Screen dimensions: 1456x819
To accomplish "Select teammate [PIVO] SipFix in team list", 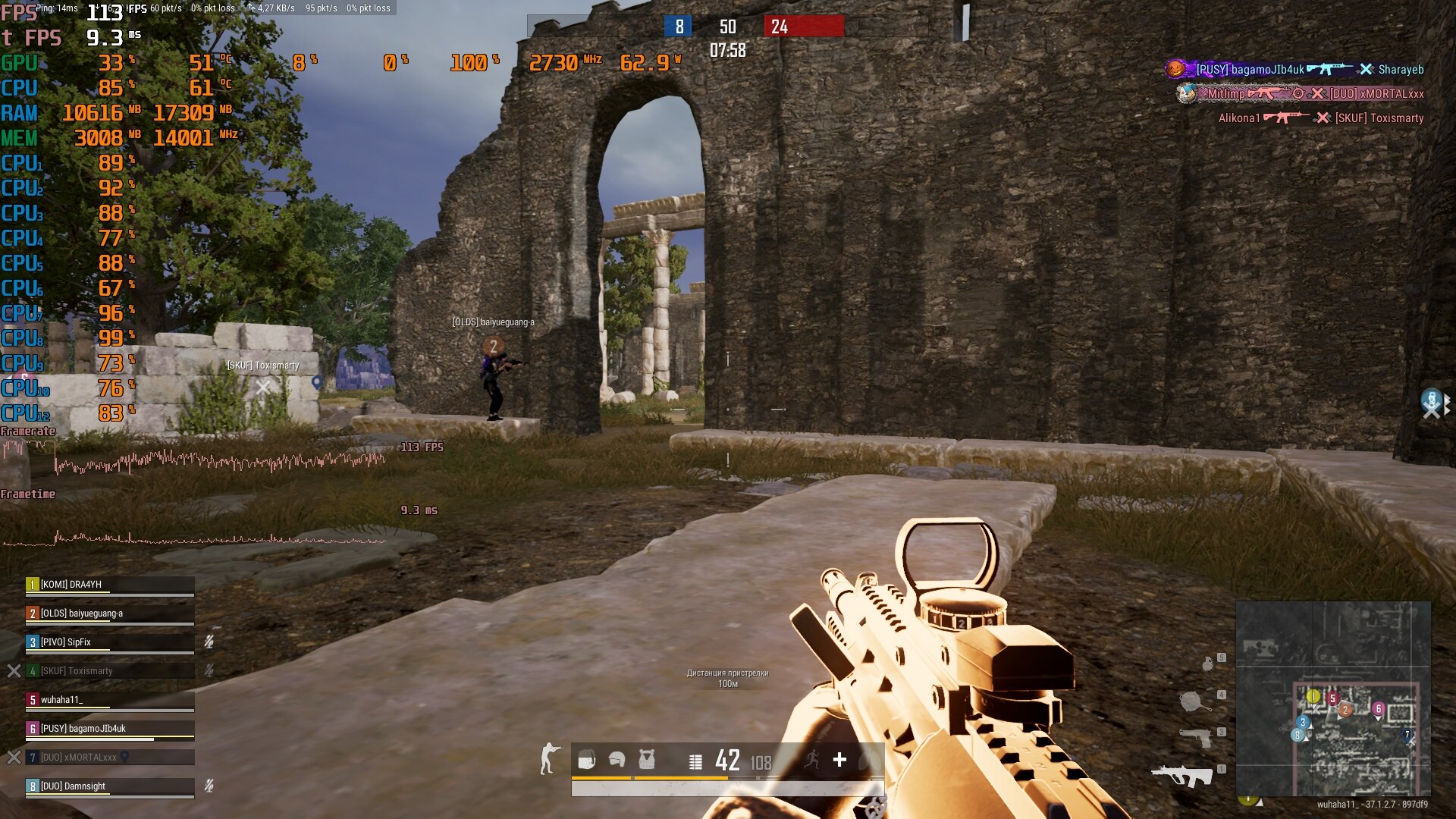I will [110, 642].
